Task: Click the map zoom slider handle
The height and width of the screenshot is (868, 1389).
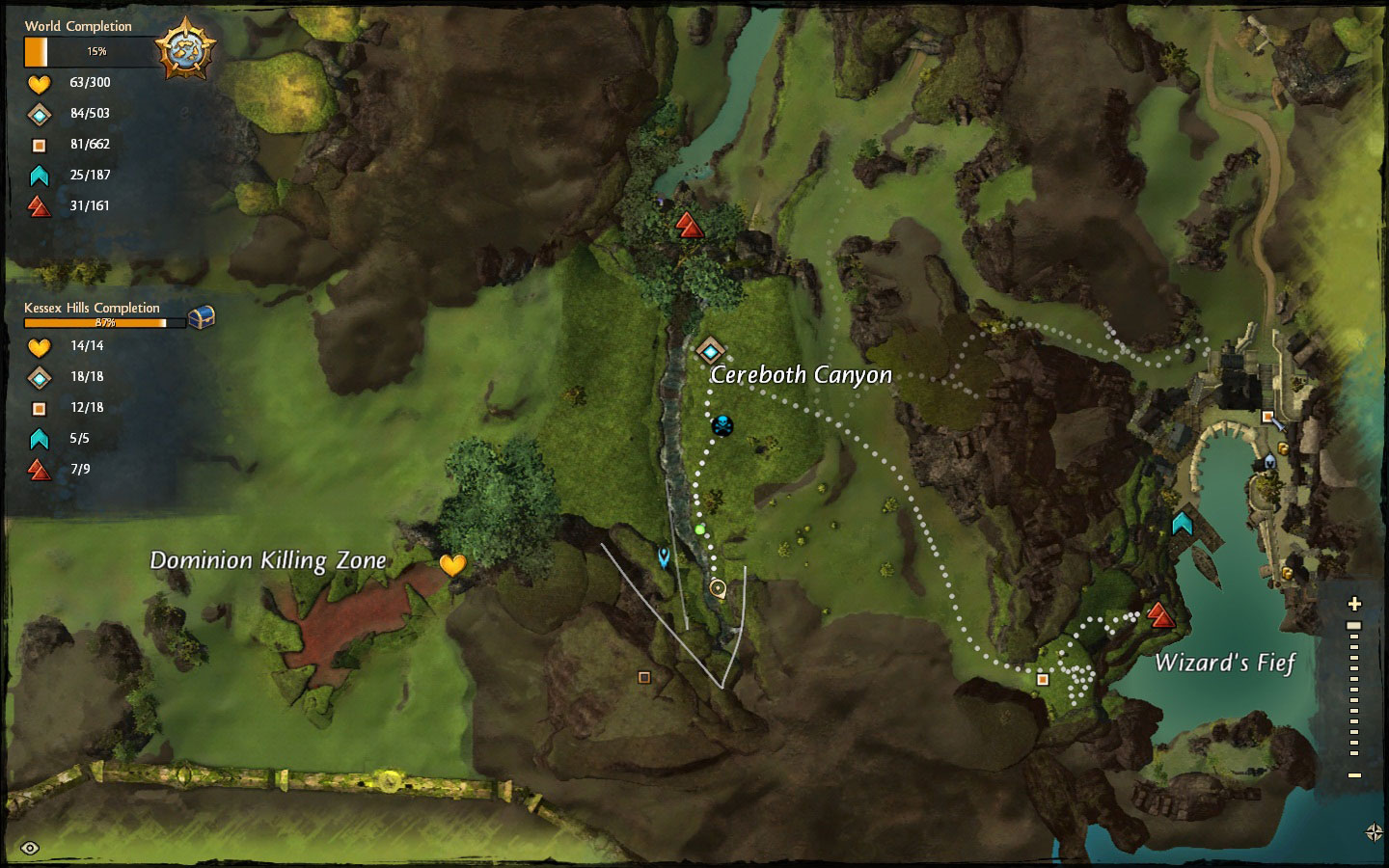Action: coord(1354,626)
